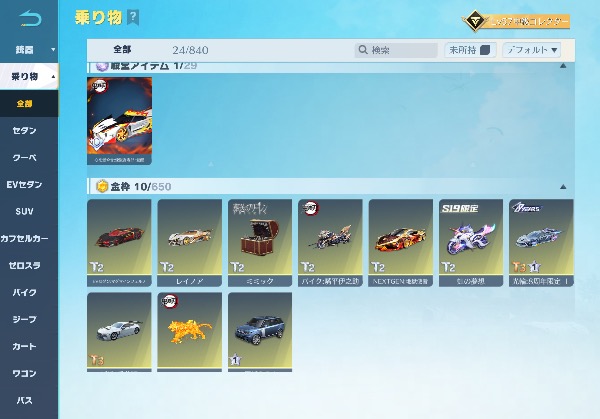Collapse the 乗り物 vehicles category

(28, 76)
